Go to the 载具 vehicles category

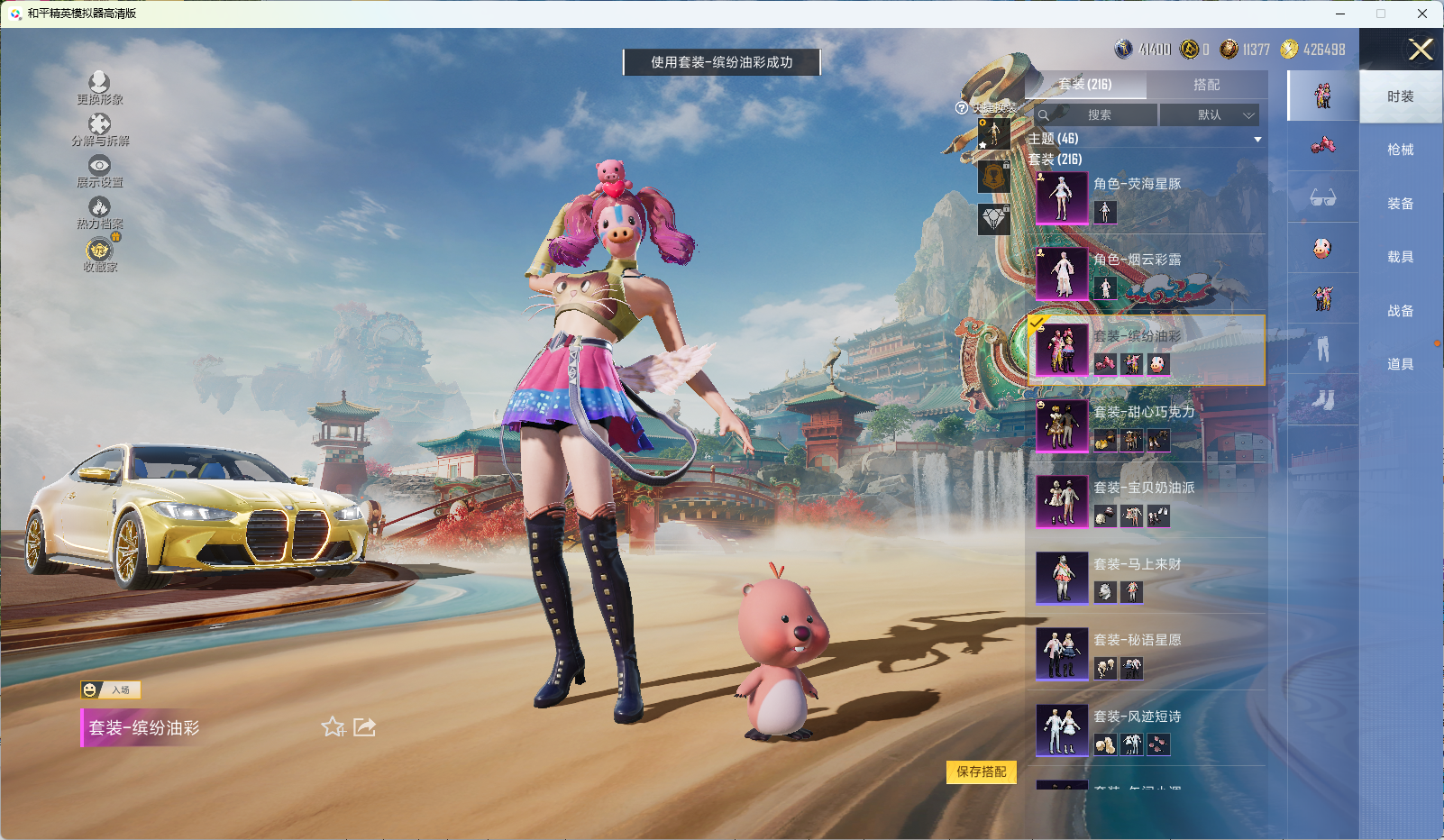pyautogui.click(x=1400, y=257)
